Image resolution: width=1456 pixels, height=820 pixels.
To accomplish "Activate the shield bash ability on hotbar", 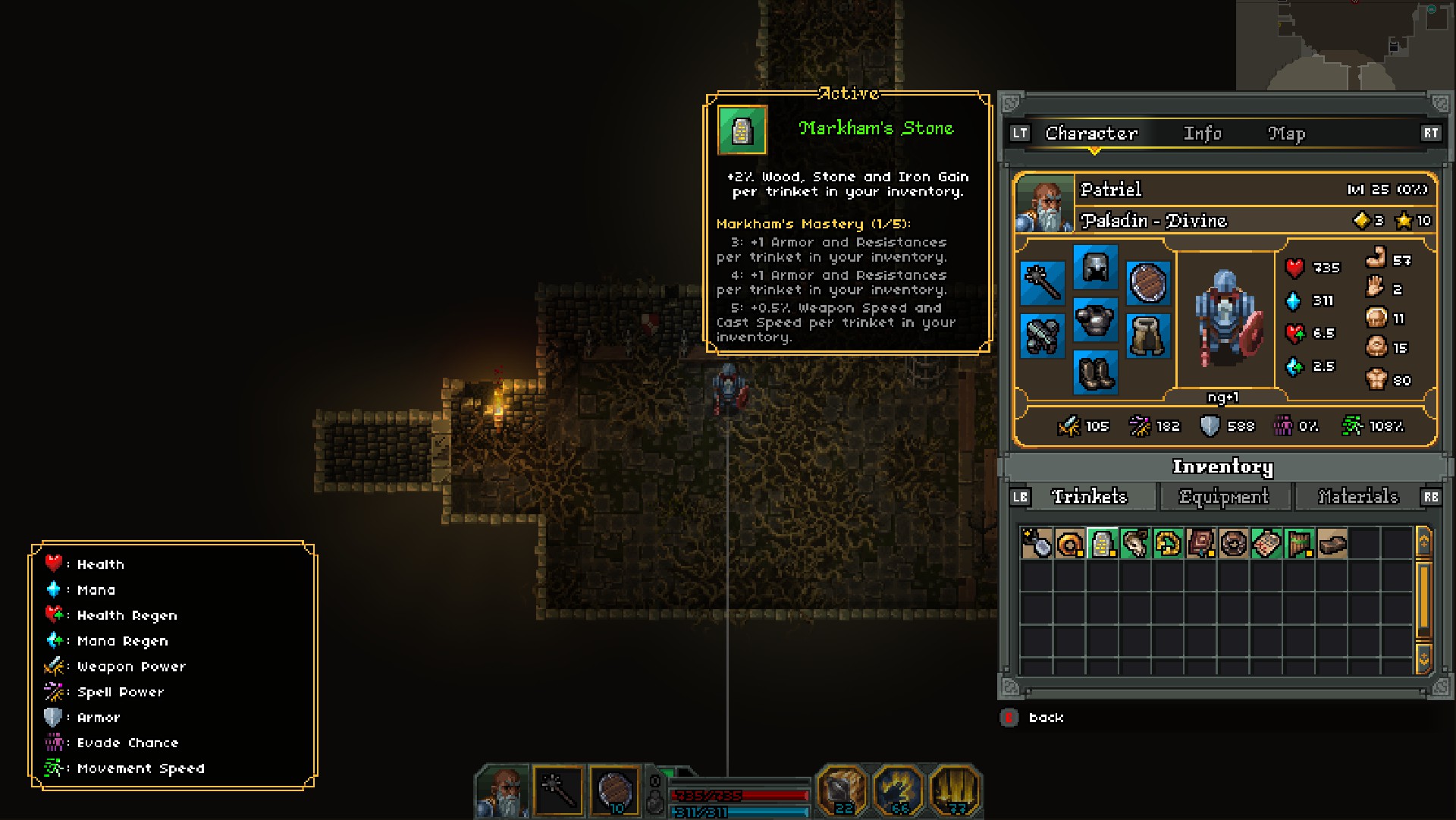I will (x=842, y=790).
